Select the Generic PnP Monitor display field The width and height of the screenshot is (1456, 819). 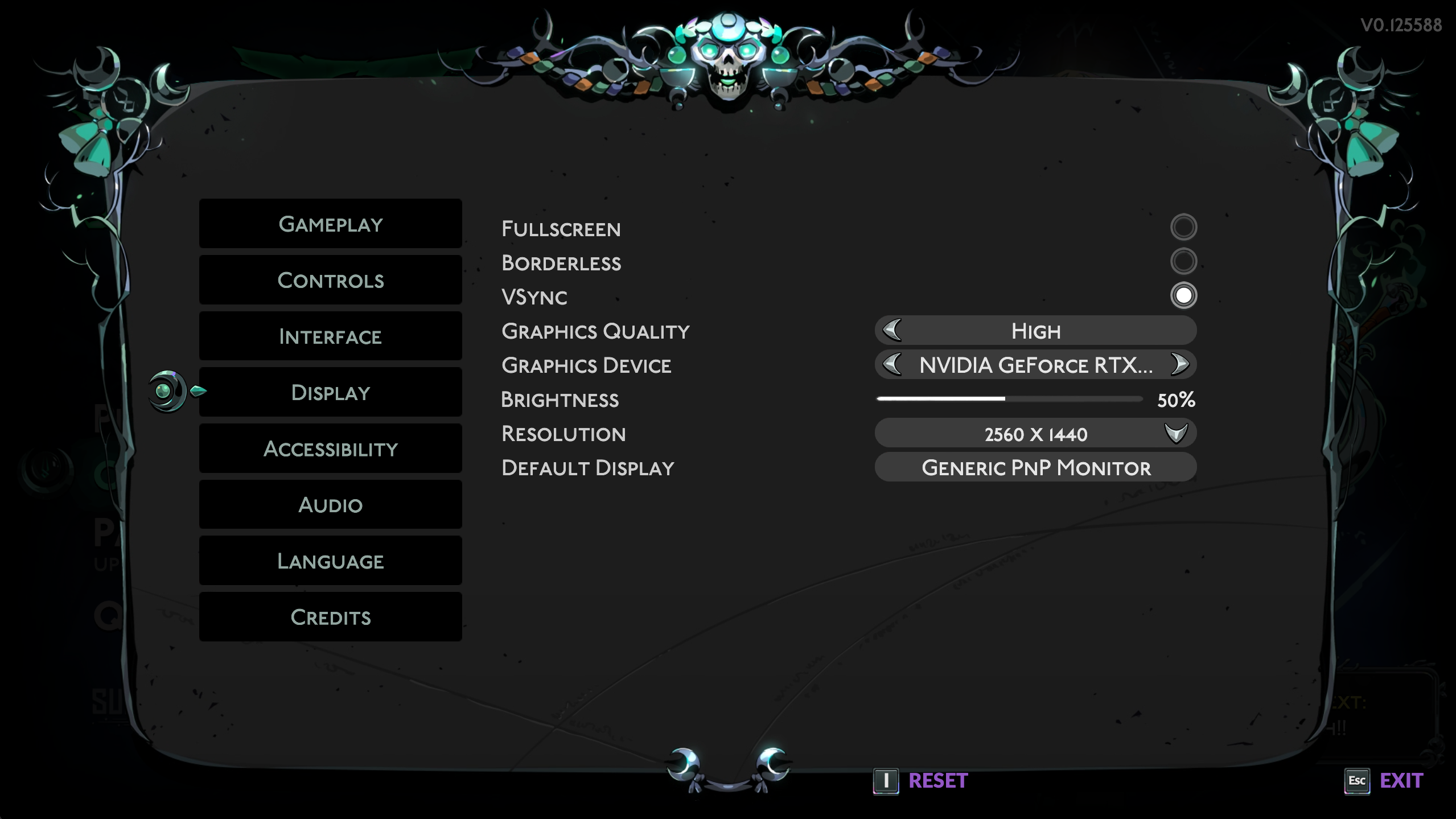coord(1035,467)
